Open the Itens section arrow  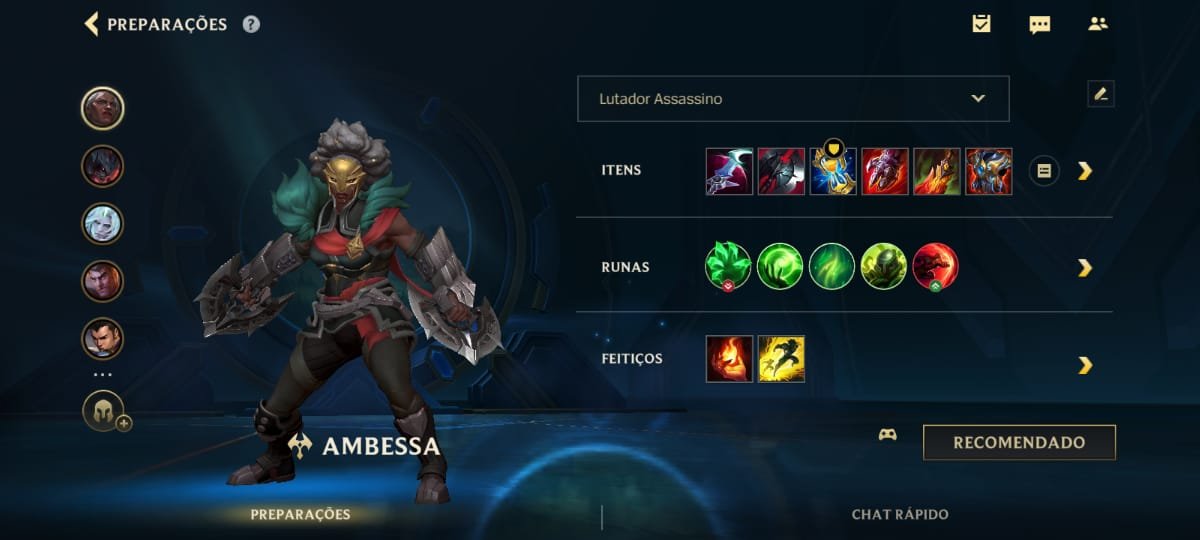[x=1085, y=171]
